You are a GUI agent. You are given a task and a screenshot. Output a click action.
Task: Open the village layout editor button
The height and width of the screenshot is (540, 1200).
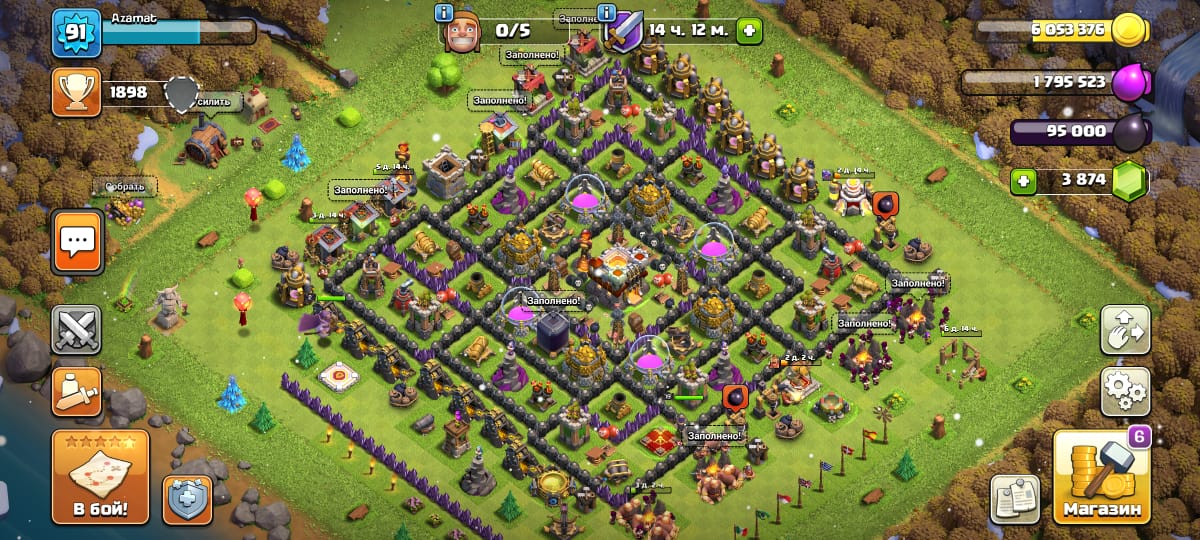tap(1125, 330)
